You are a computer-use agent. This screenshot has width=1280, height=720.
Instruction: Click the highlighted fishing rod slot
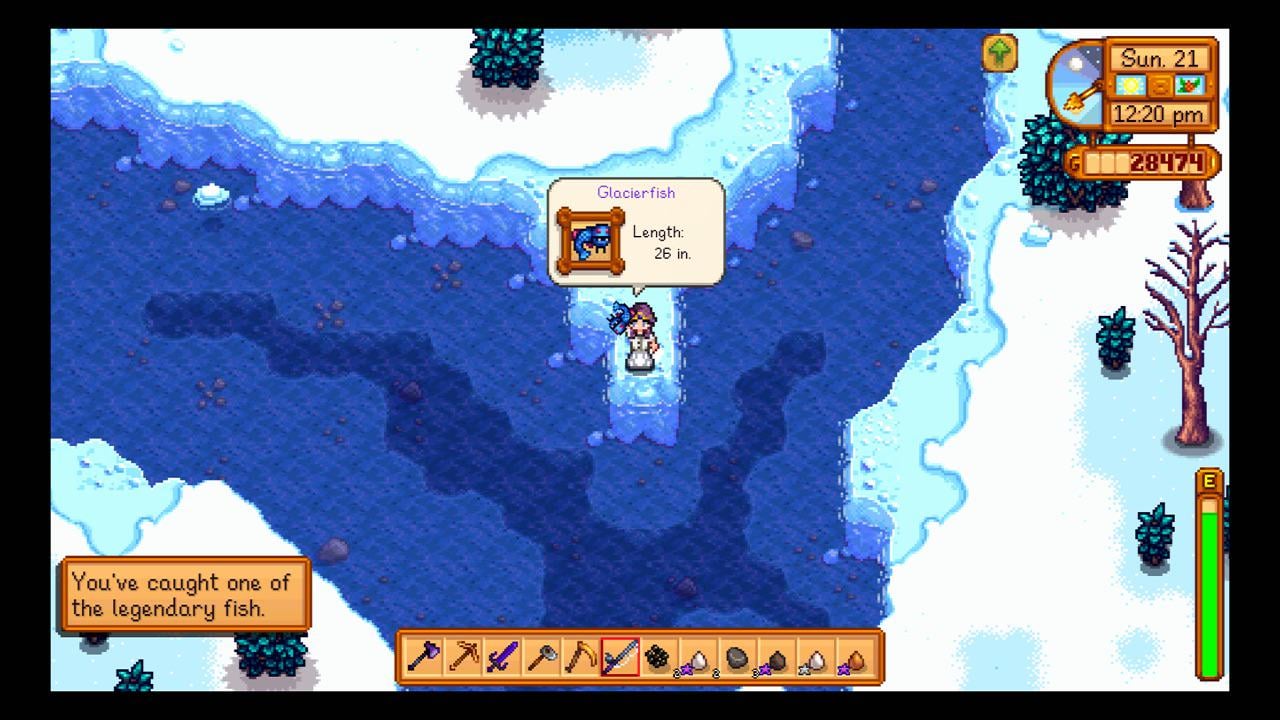(x=619, y=657)
